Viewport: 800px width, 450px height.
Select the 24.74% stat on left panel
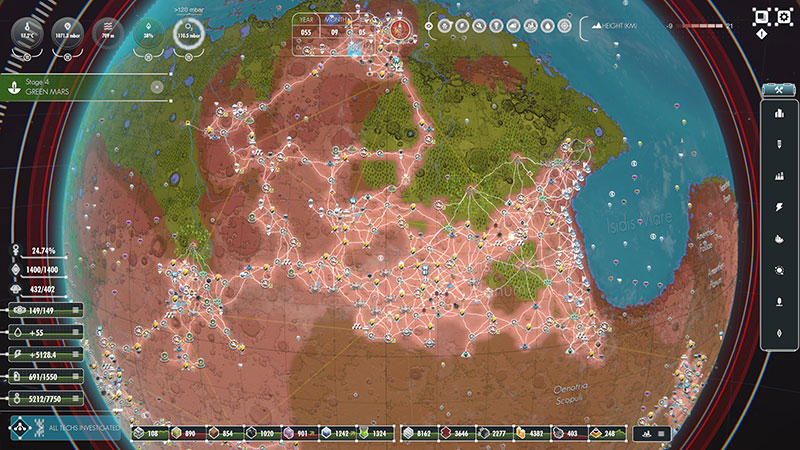click(40, 250)
